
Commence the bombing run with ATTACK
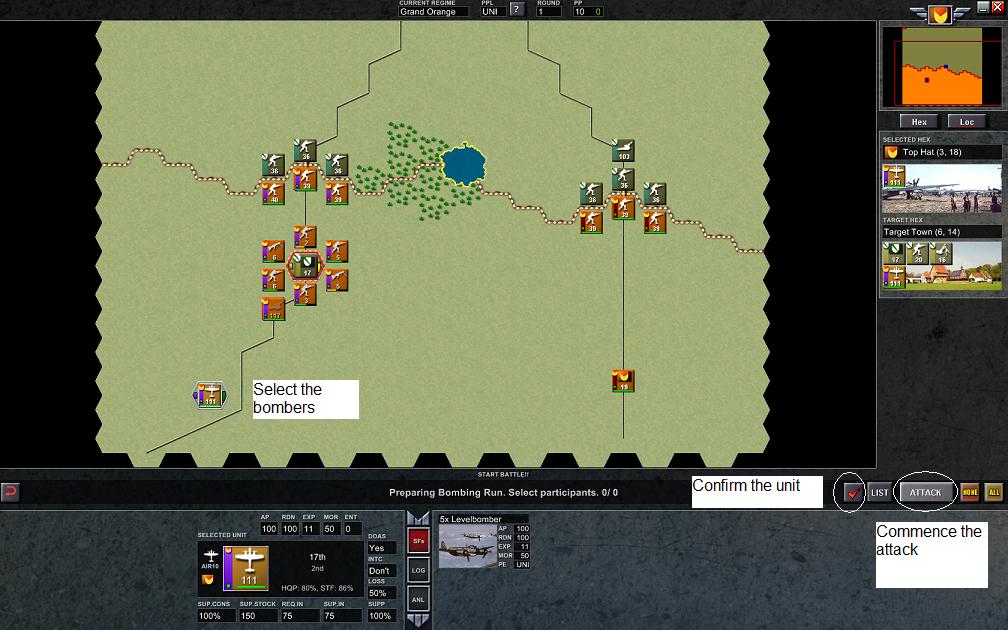[x=925, y=492]
